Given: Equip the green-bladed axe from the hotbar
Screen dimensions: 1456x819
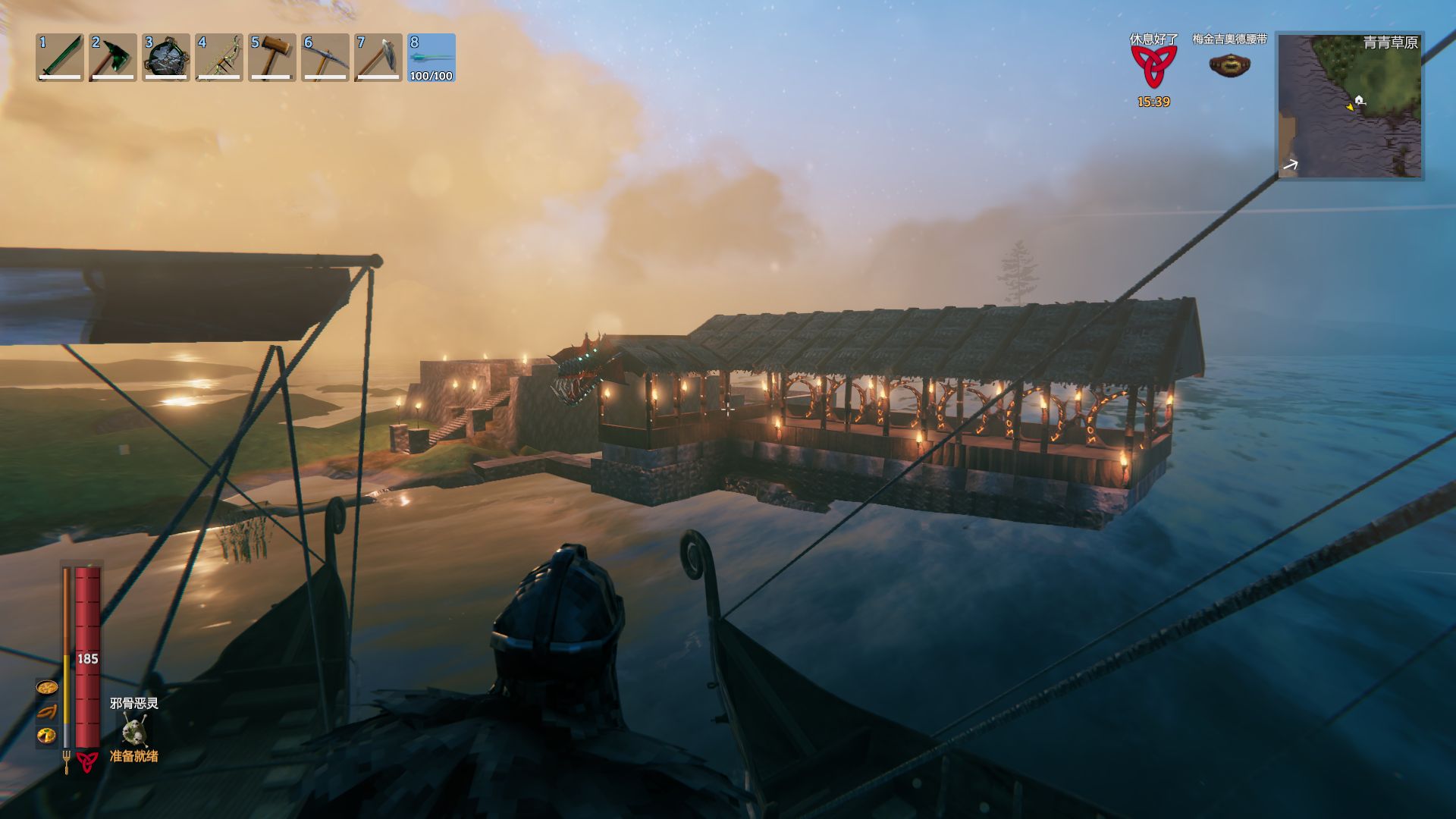Looking at the screenshot, I should click(113, 58).
